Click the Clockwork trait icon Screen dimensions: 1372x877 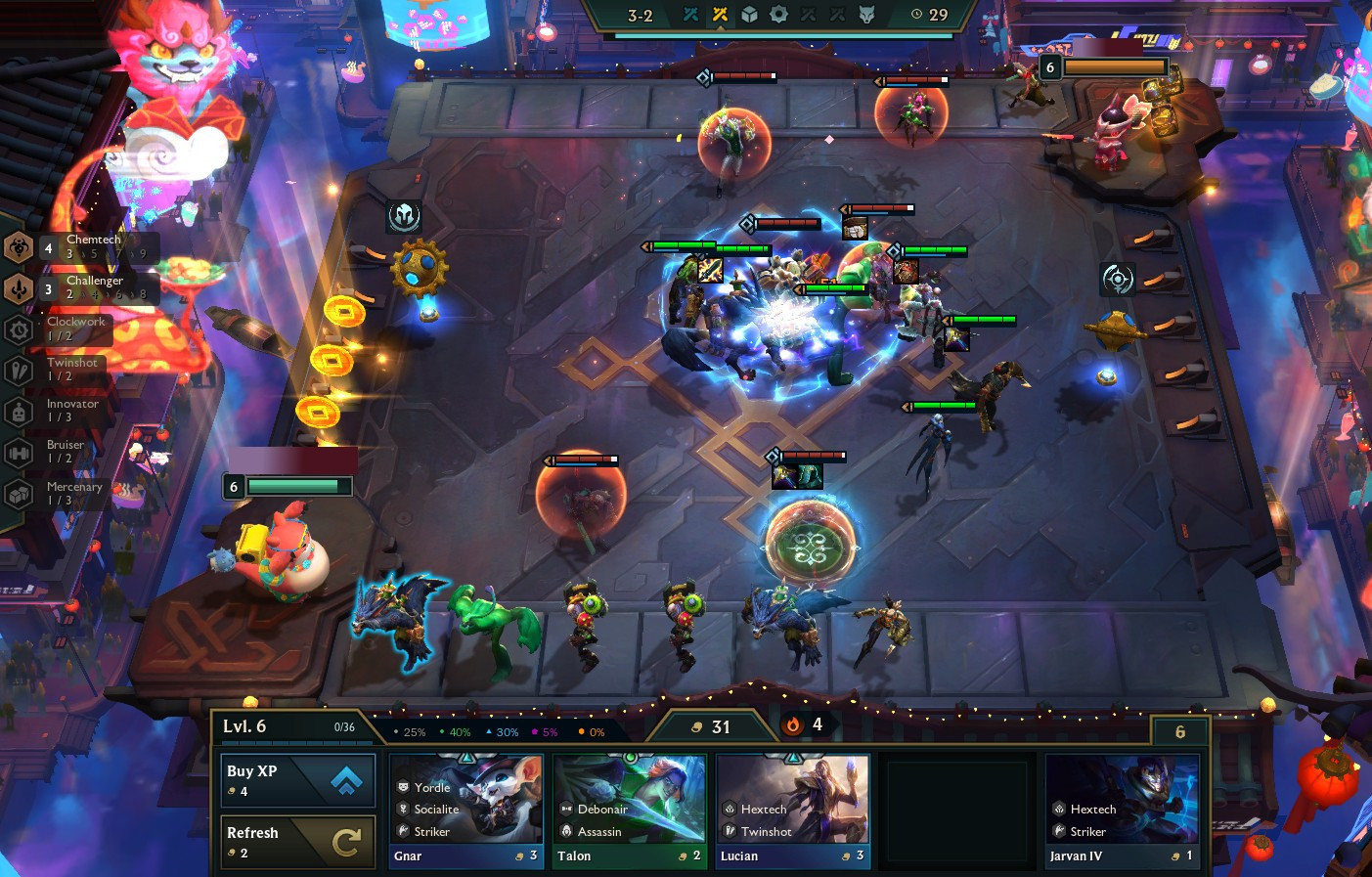click(19, 330)
